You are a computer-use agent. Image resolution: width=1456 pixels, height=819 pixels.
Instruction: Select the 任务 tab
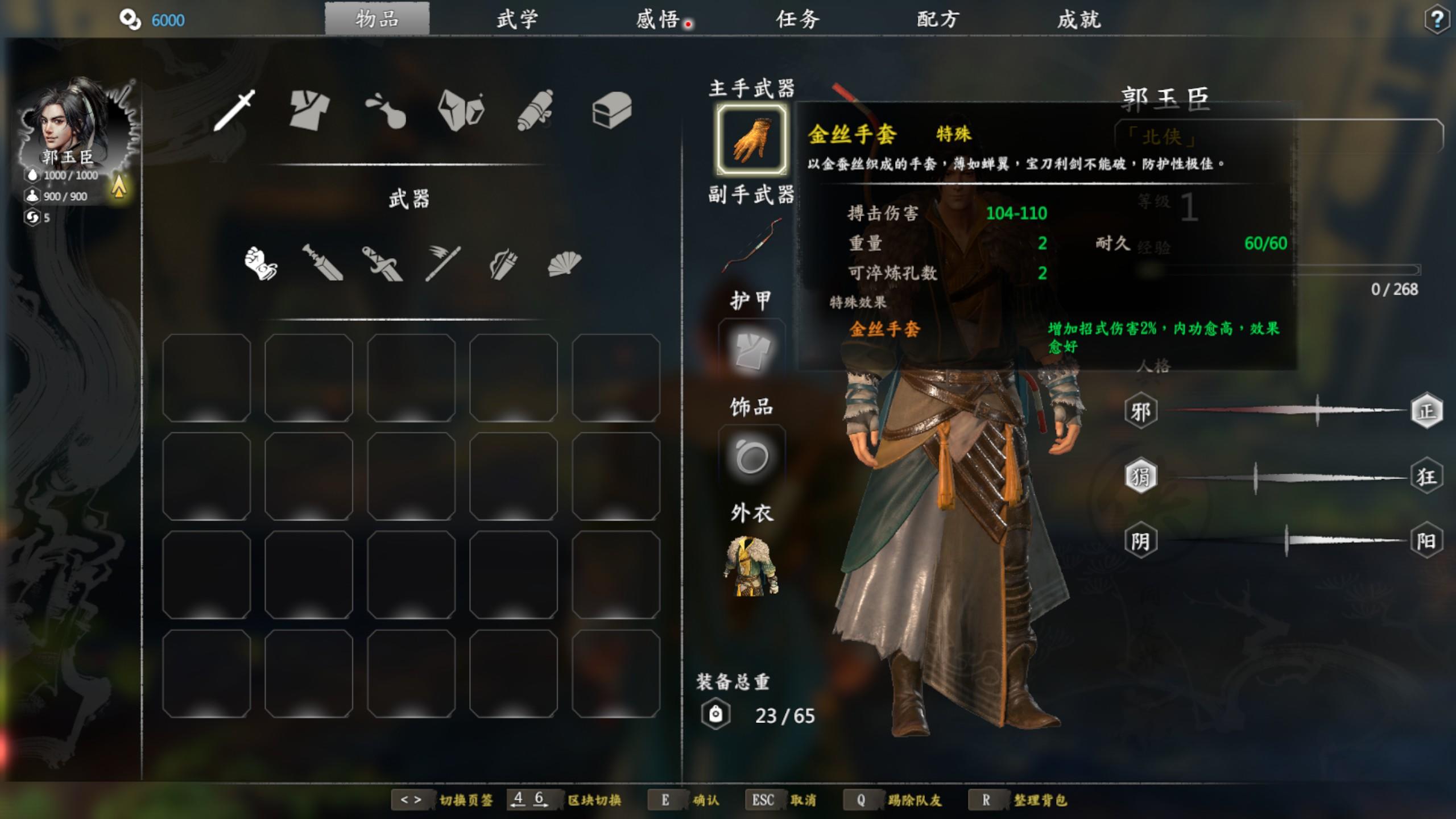798,20
